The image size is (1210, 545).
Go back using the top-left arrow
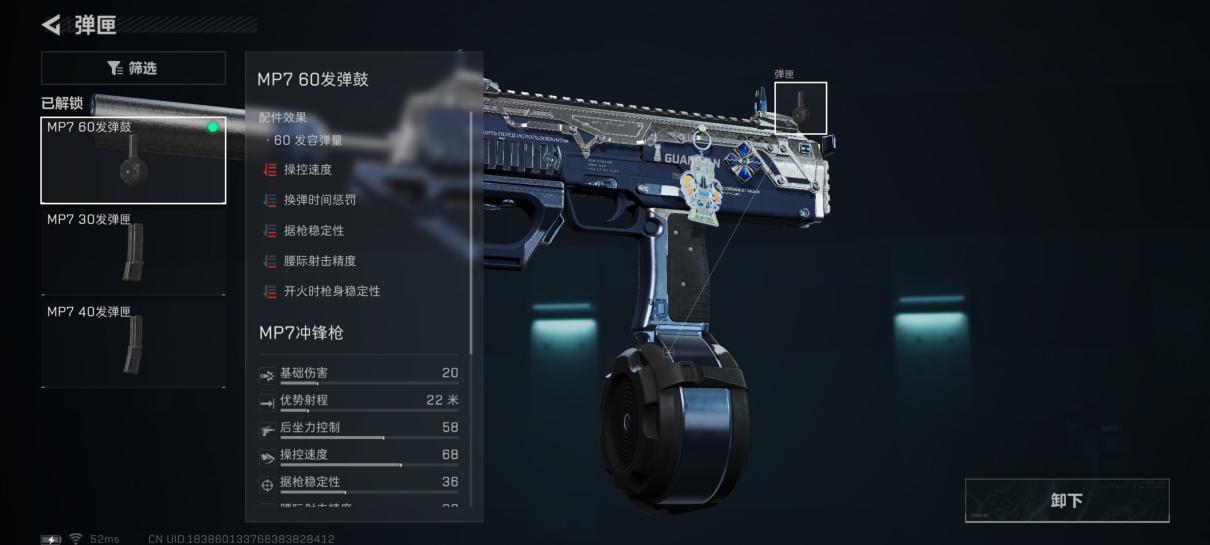click(51, 23)
